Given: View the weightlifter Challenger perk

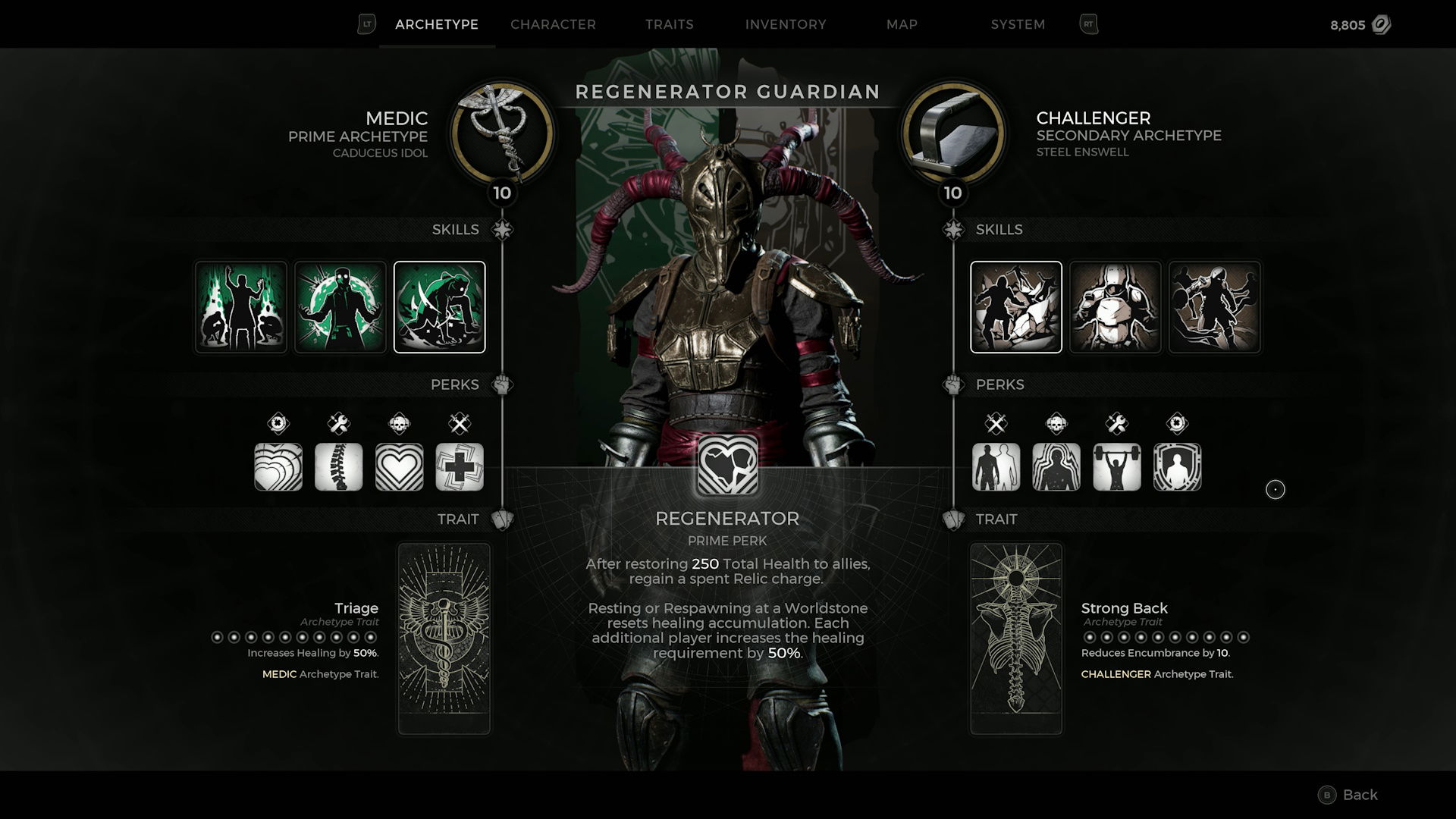Looking at the screenshot, I should (x=1116, y=466).
